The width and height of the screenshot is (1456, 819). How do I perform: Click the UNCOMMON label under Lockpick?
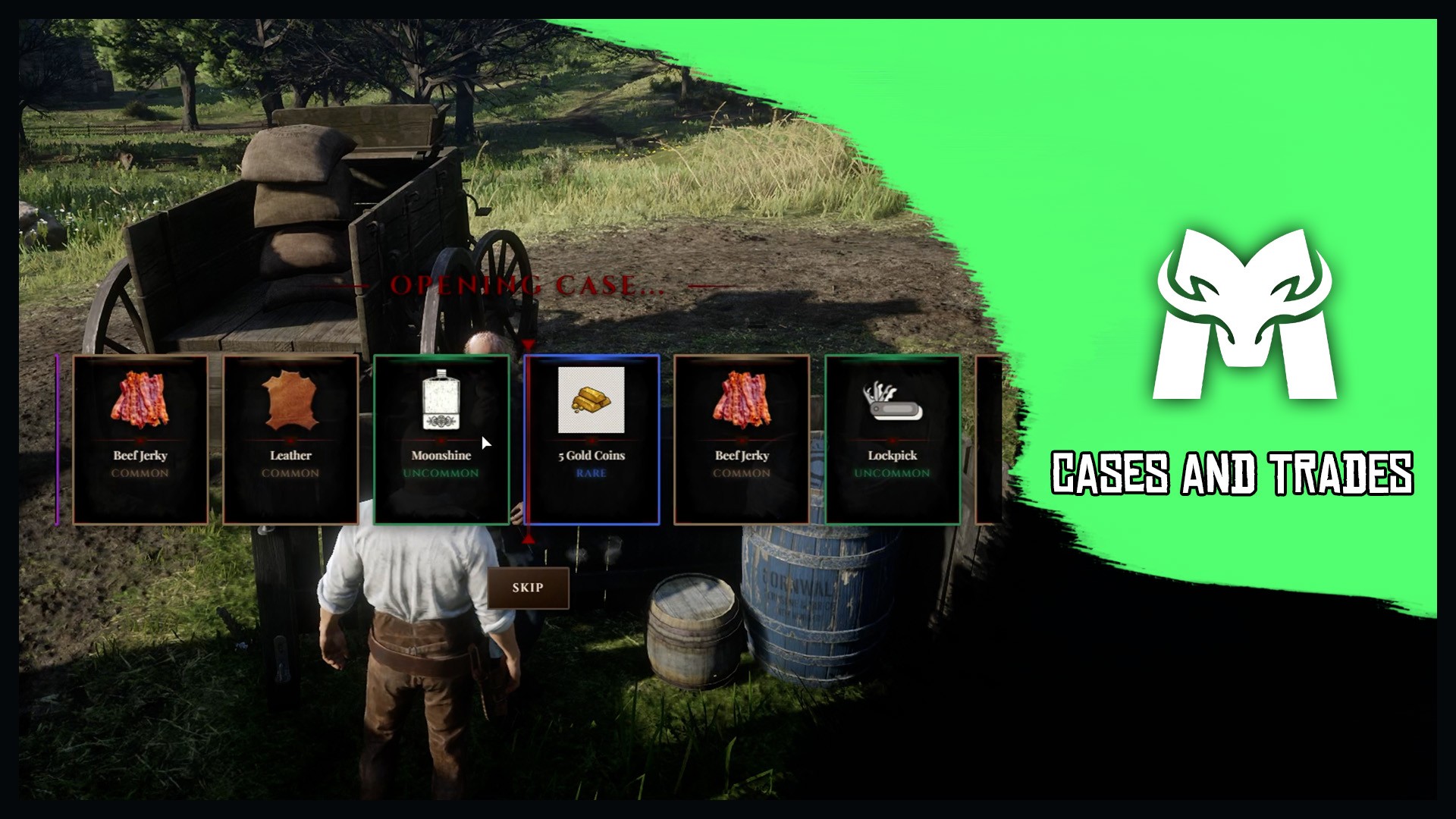tap(892, 473)
